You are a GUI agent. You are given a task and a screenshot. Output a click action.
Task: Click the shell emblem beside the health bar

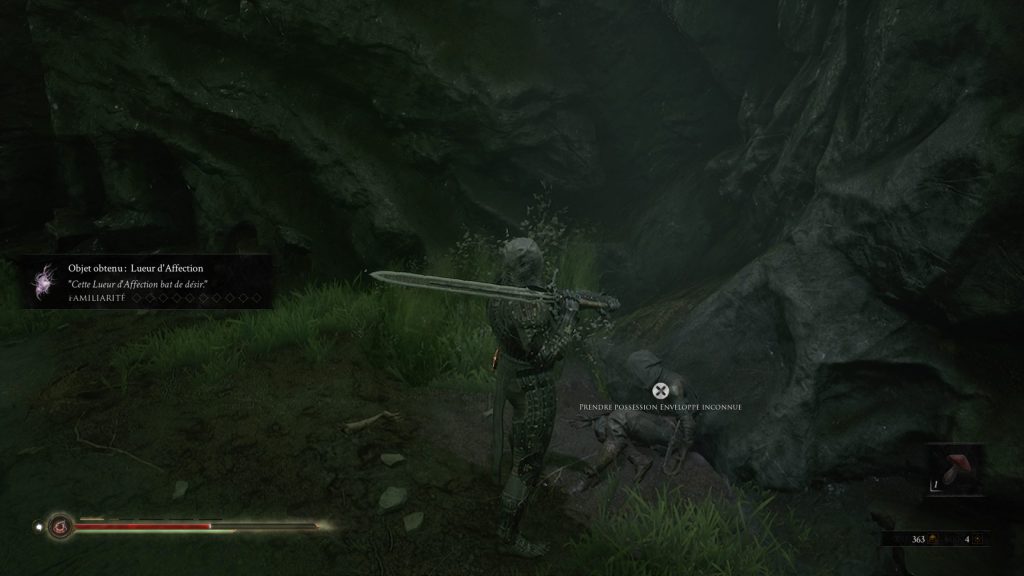[x=60, y=524]
